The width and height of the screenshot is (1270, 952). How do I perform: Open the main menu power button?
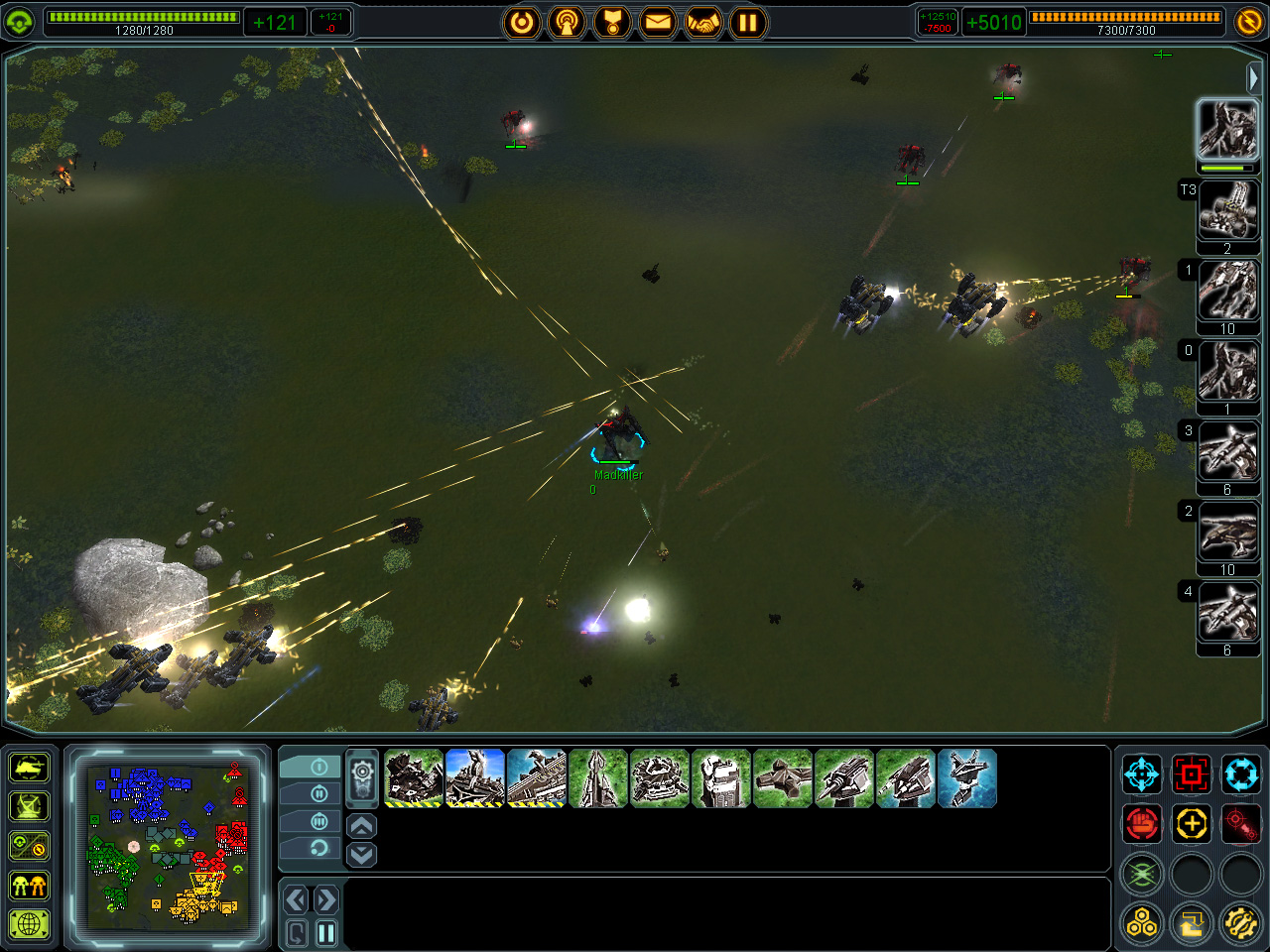tap(522, 22)
